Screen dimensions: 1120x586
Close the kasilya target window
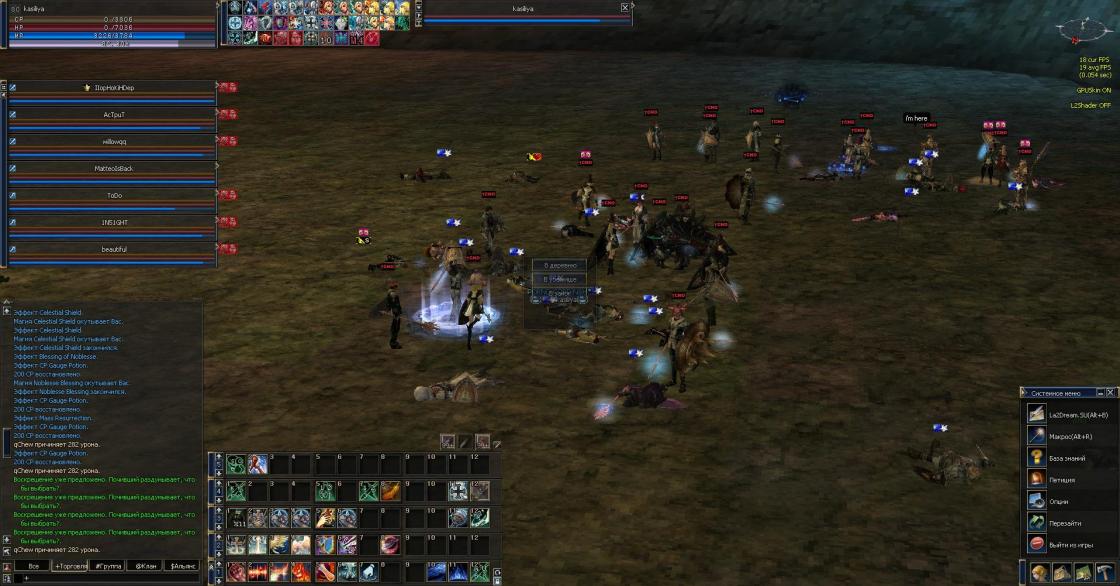pyautogui.click(x=625, y=7)
